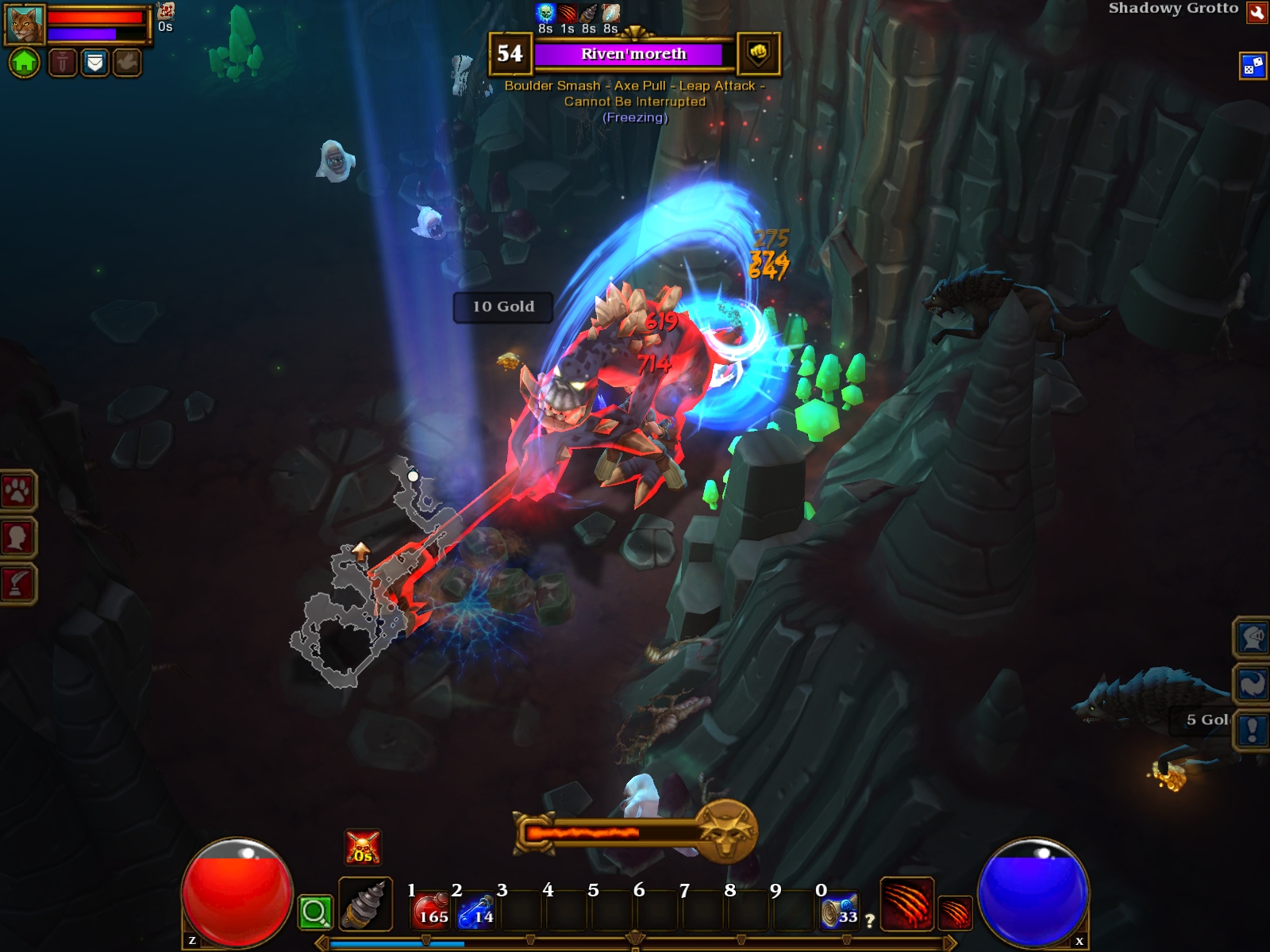The image size is (1270, 952).
Task: Activate the large red claw slash skill
Action: point(906,903)
